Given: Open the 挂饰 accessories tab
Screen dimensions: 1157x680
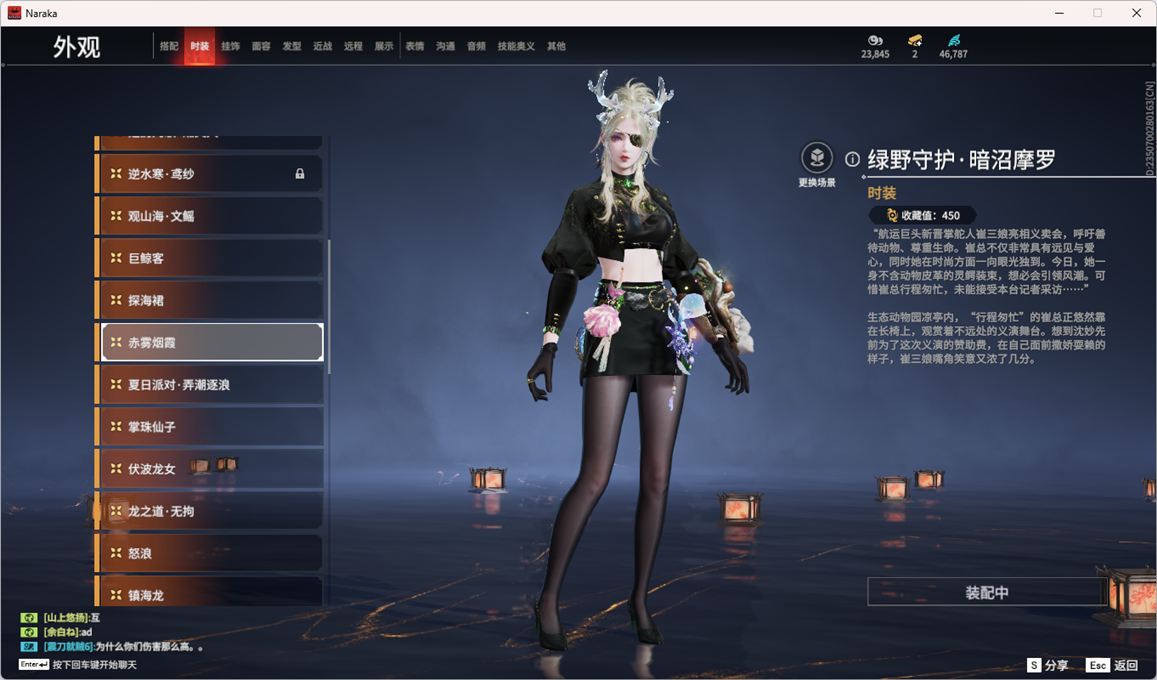Looking at the screenshot, I should click(x=230, y=46).
